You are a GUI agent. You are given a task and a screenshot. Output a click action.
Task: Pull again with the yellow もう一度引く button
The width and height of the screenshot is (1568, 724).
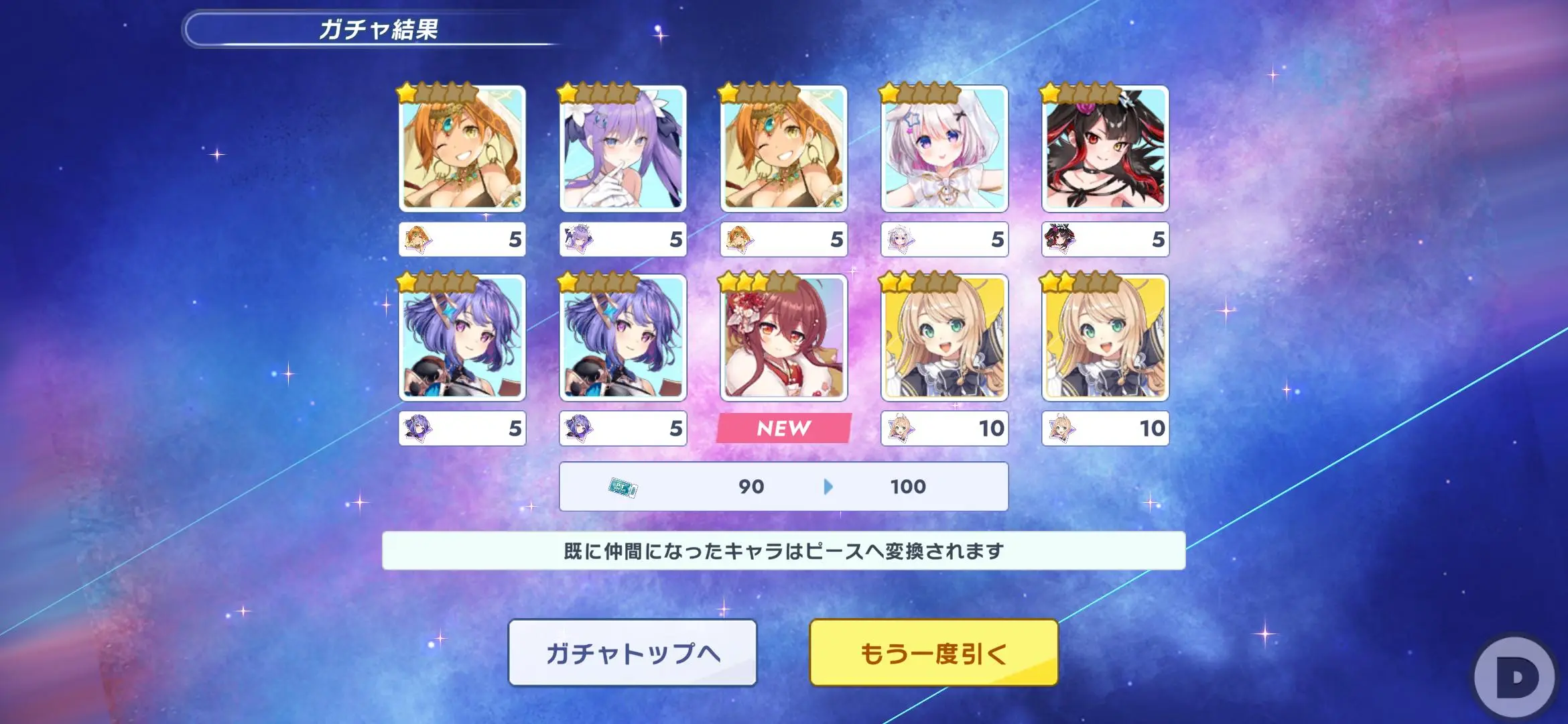[x=933, y=652]
